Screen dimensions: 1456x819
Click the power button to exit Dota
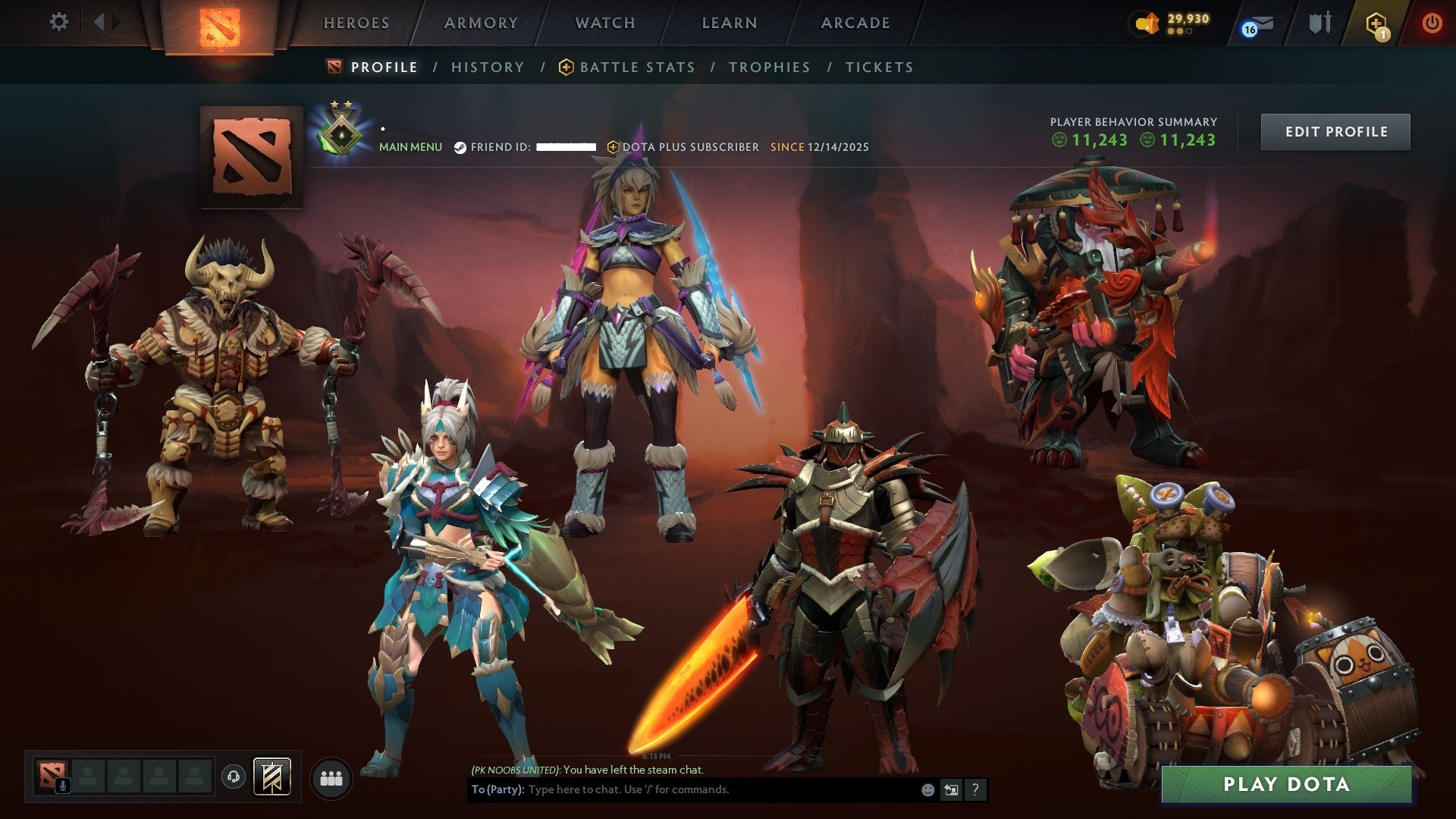click(x=1433, y=23)
